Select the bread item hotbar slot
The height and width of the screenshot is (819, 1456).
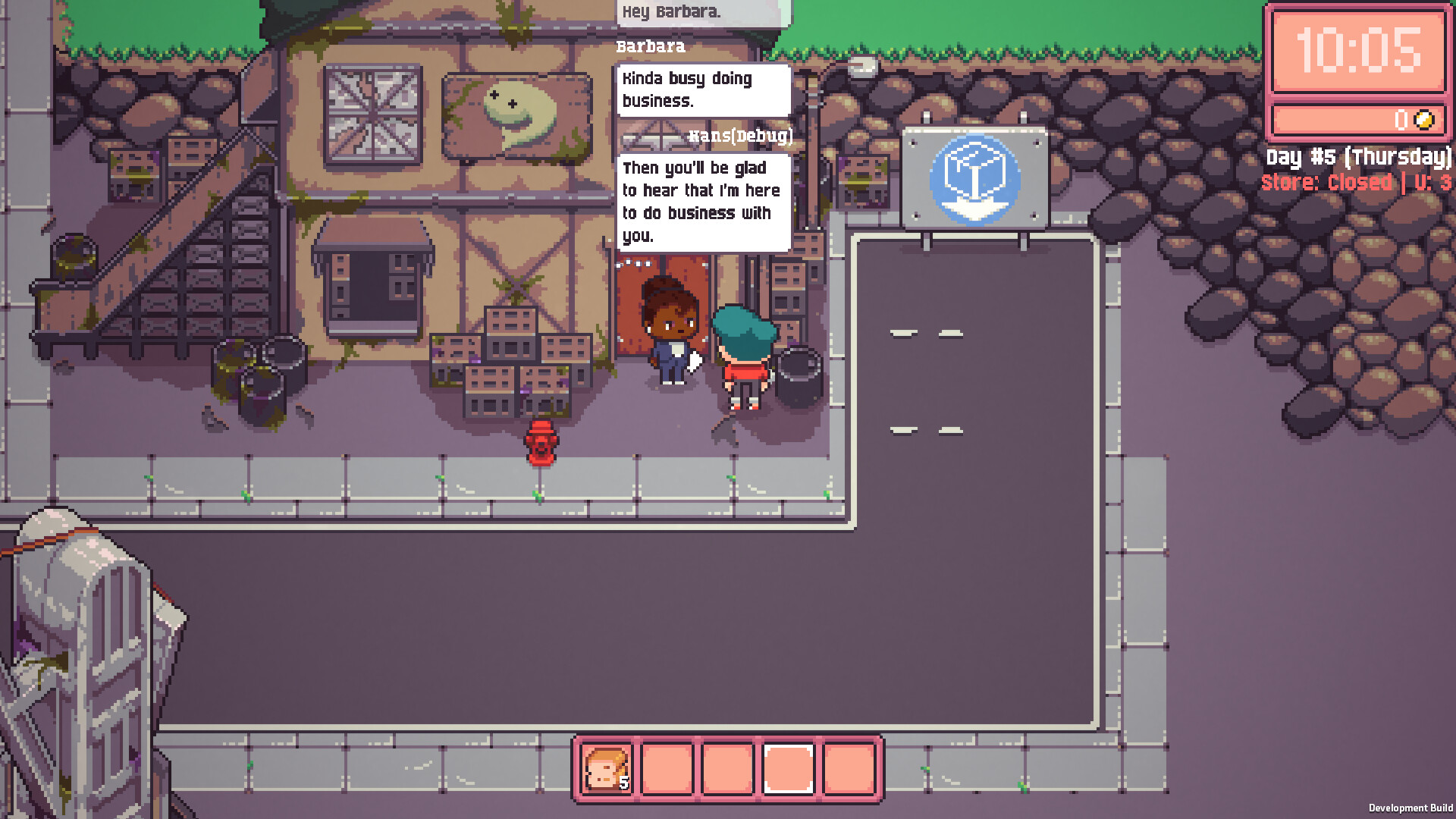pyautogui.click(x=606, y=769)
